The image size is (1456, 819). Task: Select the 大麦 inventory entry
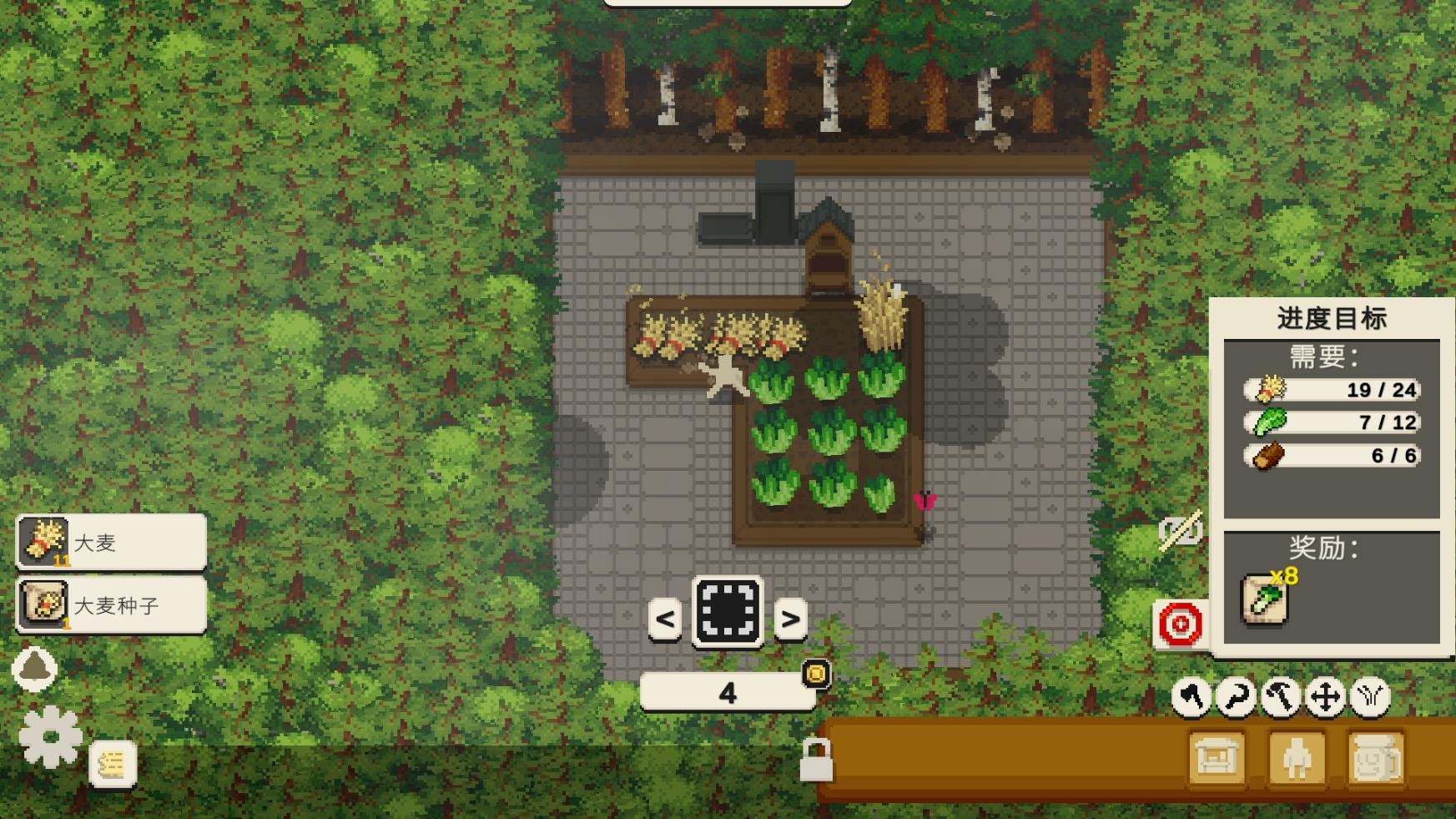coord(111,542)
